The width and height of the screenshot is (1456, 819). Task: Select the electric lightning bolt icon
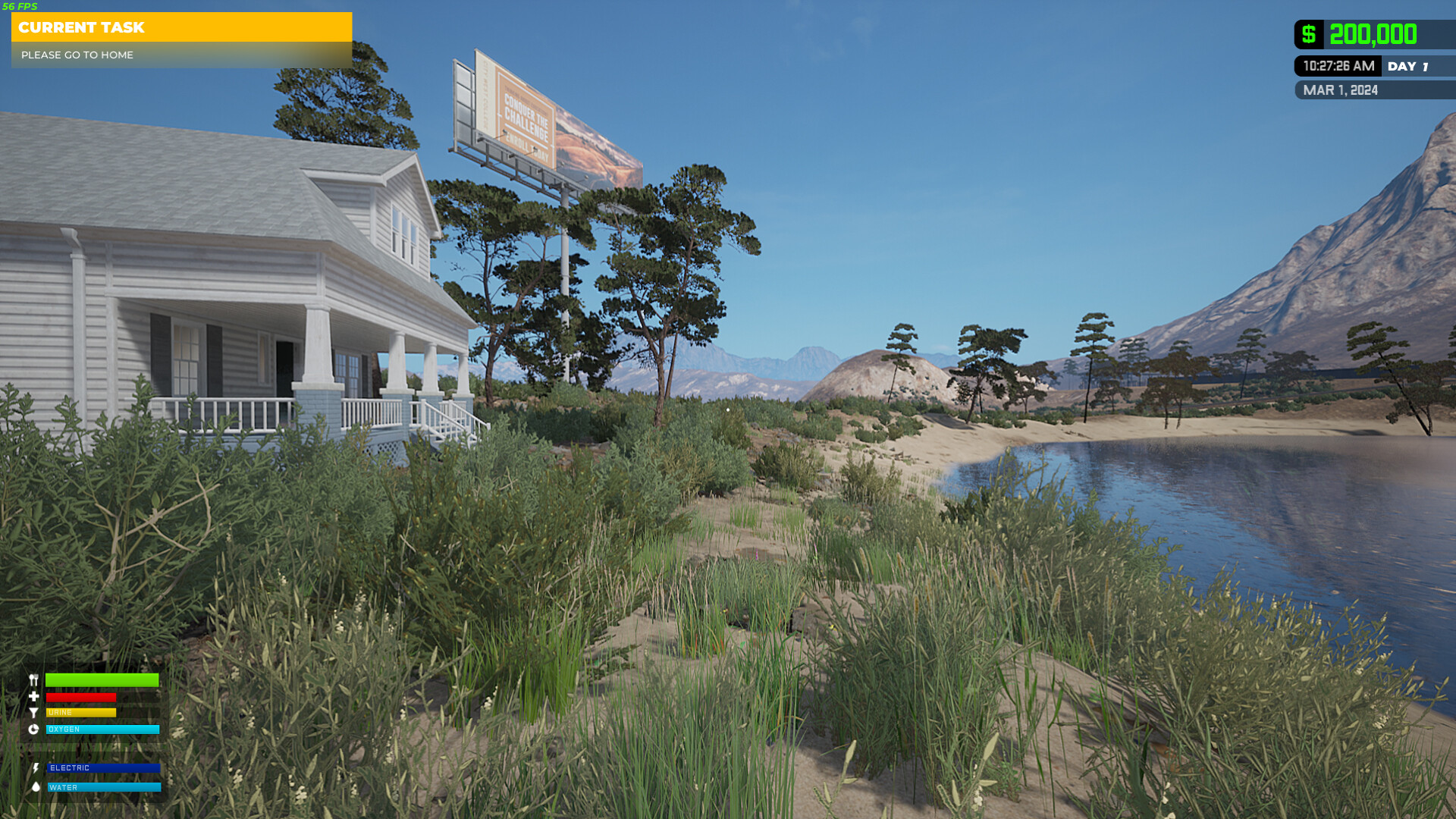tap(35, 768)
